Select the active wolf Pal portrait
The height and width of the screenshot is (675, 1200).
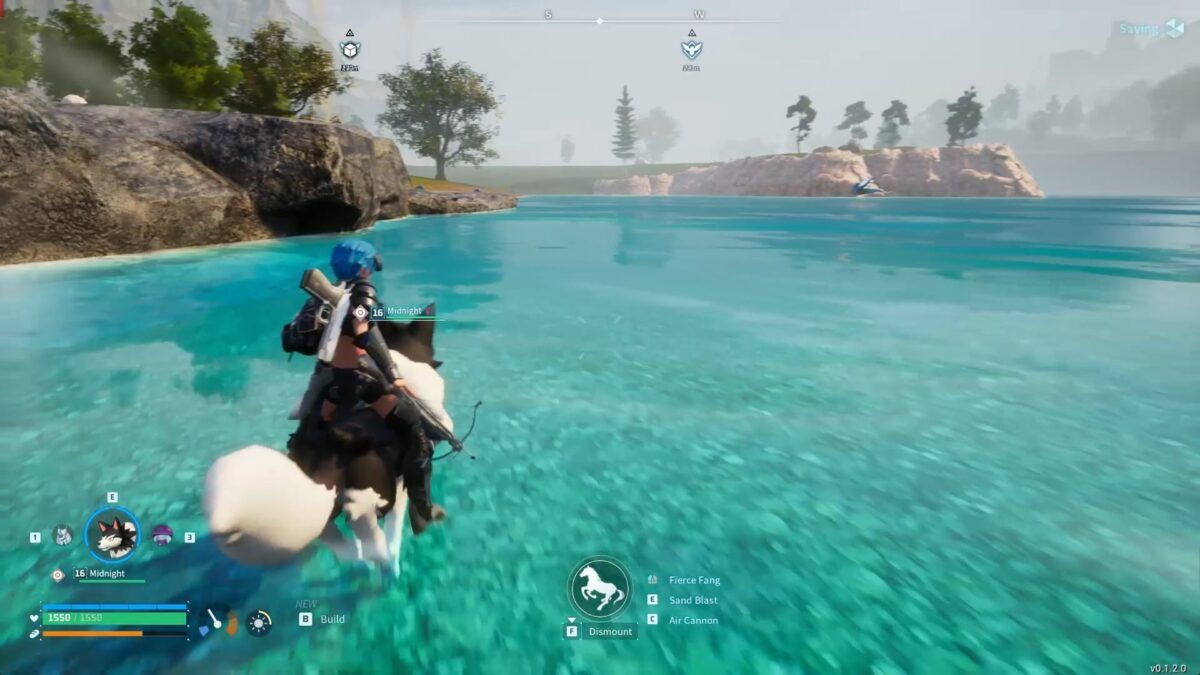[x=112, y=535]
